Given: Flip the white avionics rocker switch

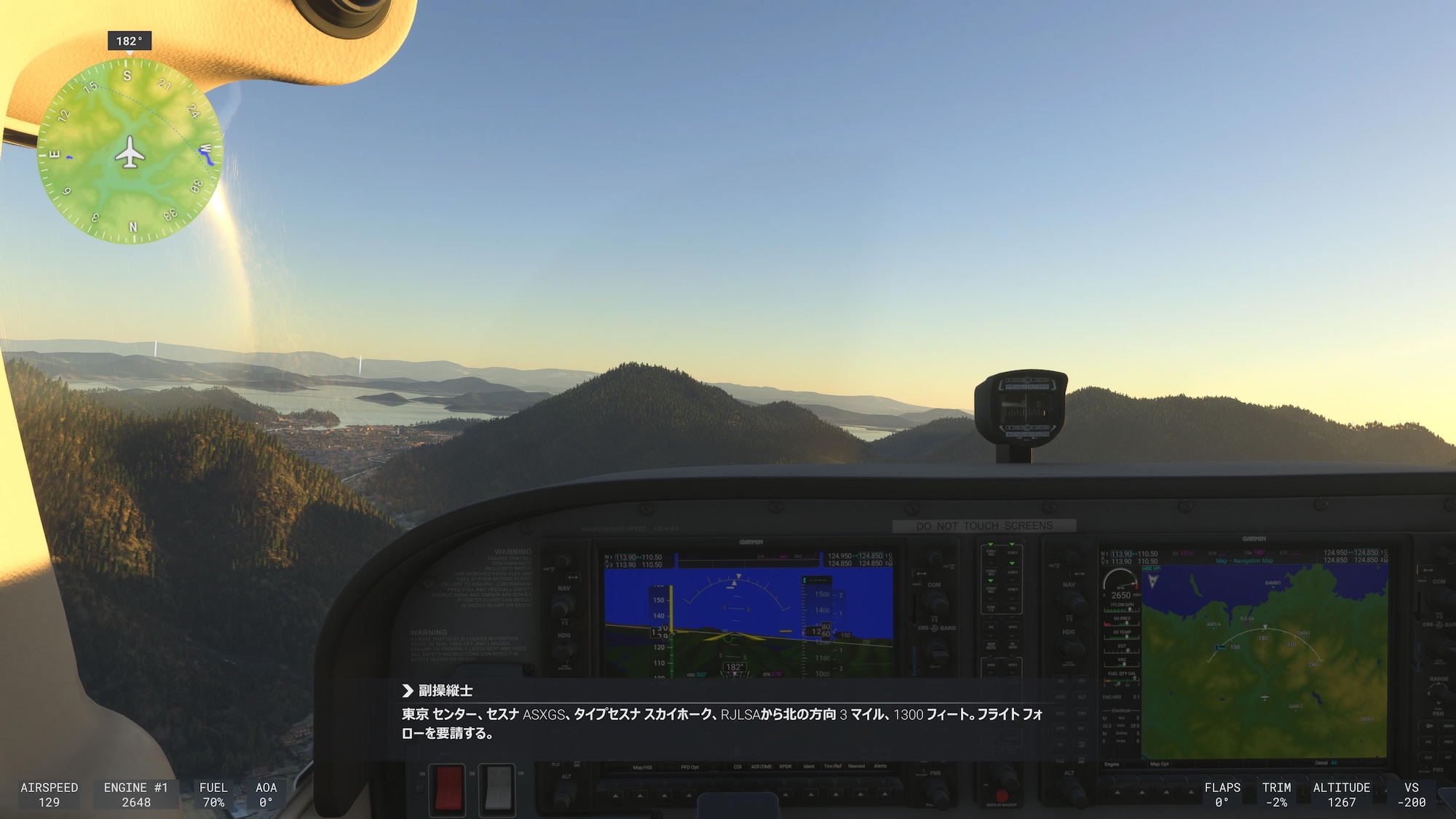Looking at the screenshot, I should point(497,788).
